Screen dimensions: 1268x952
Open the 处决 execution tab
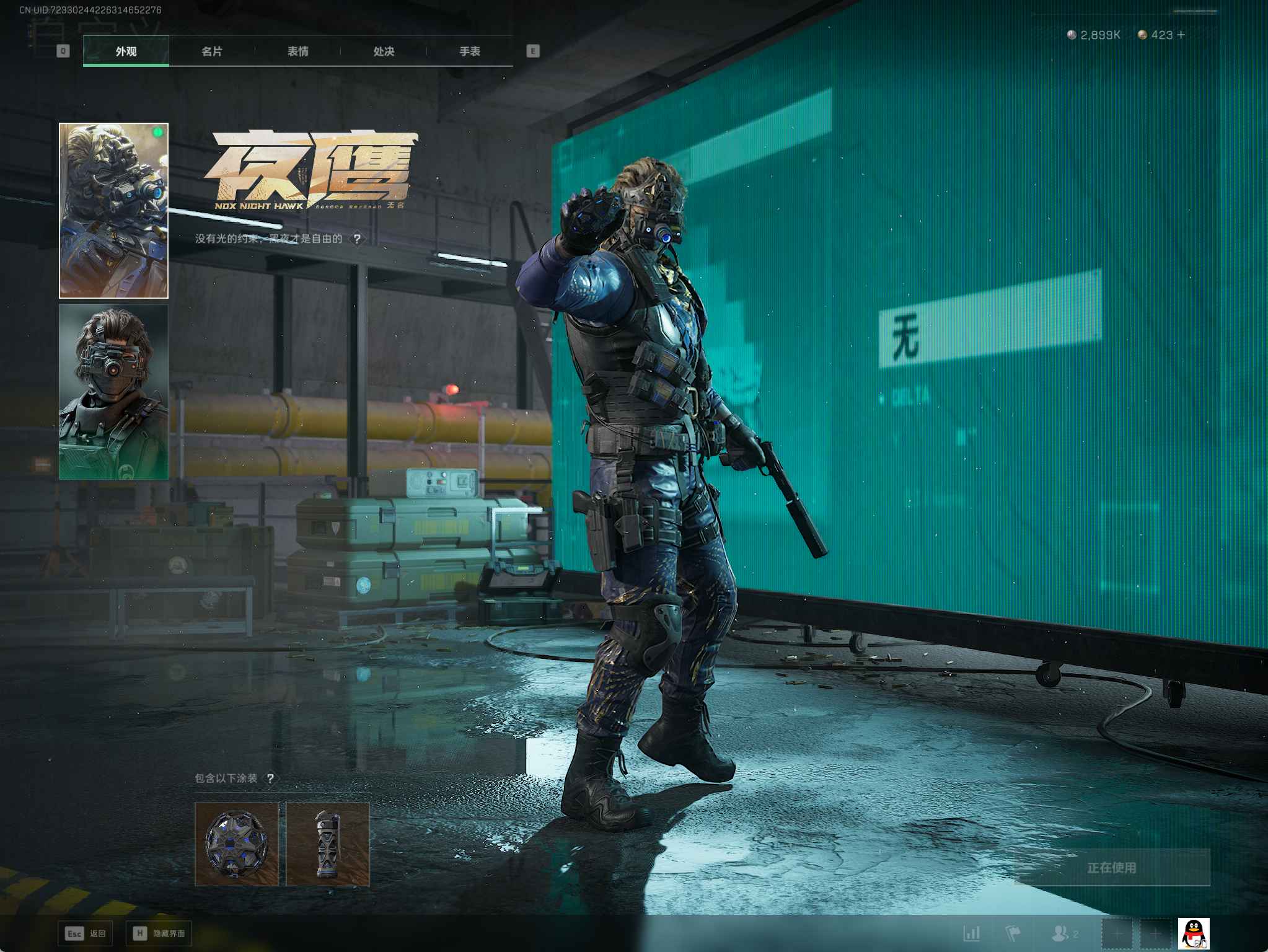[384, 51]
